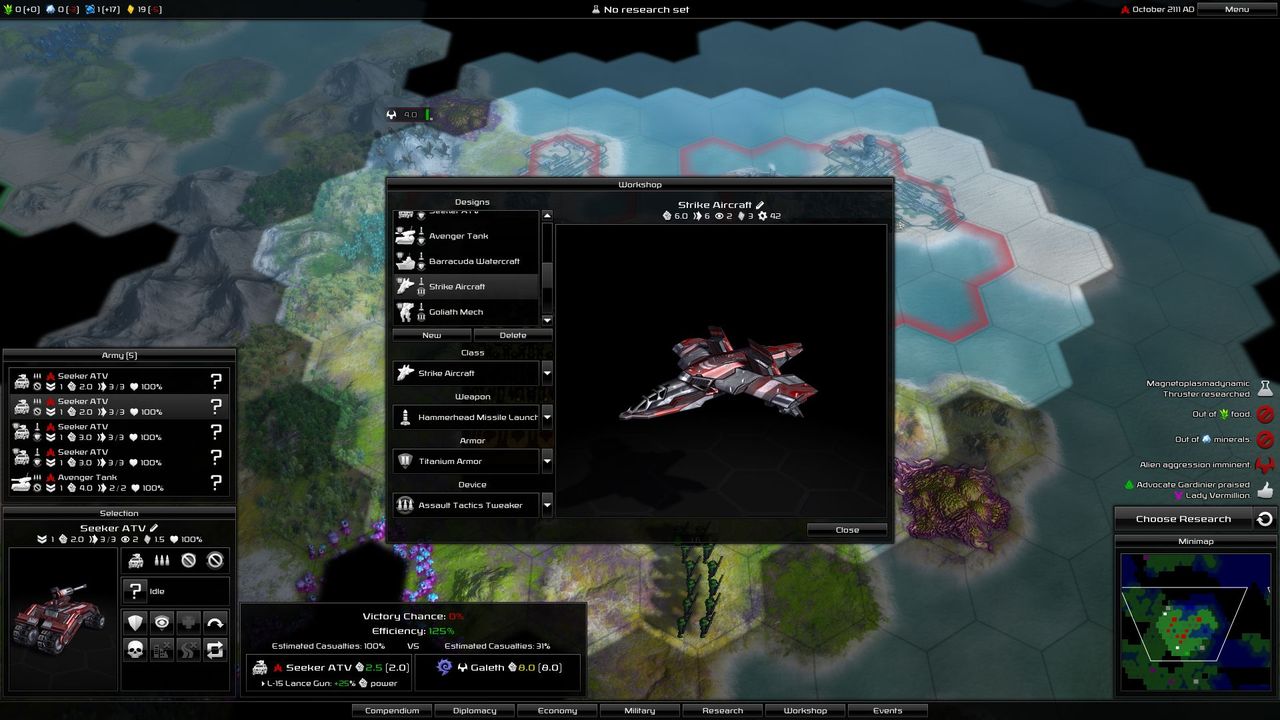The width and height of the screenshot is (1280, 720).
Task: Click the undo arrow command icon
Action: [215, 622]
